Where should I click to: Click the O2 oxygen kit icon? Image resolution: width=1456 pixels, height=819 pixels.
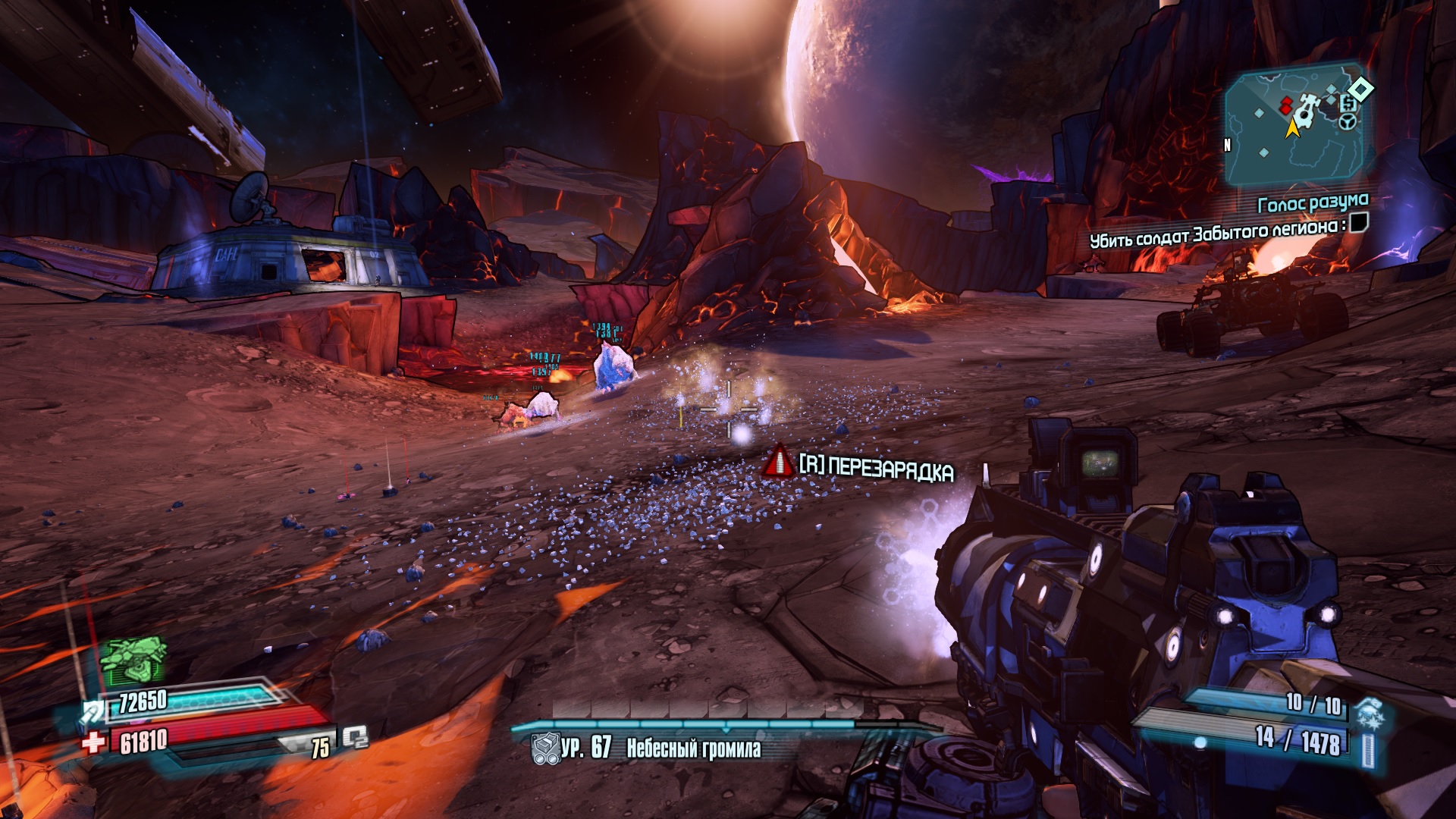[354, 737]
